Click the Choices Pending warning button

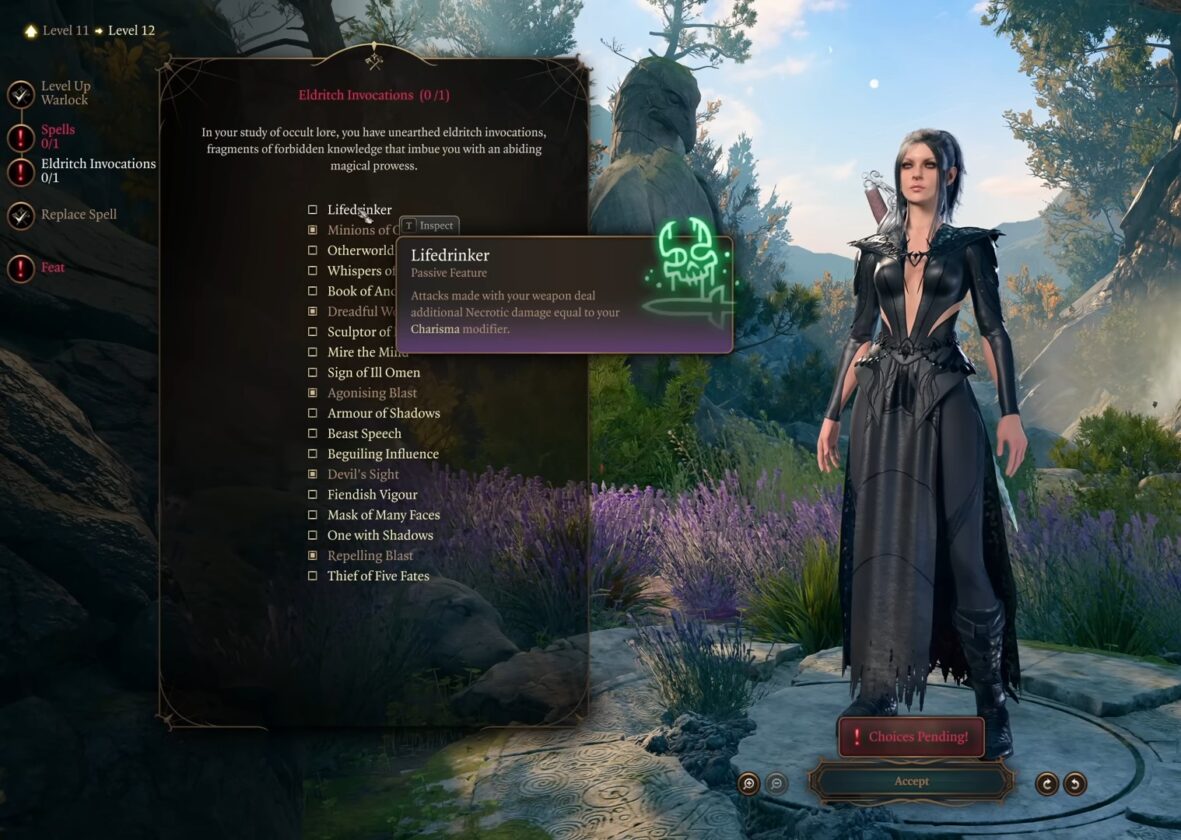click(910, 737)
